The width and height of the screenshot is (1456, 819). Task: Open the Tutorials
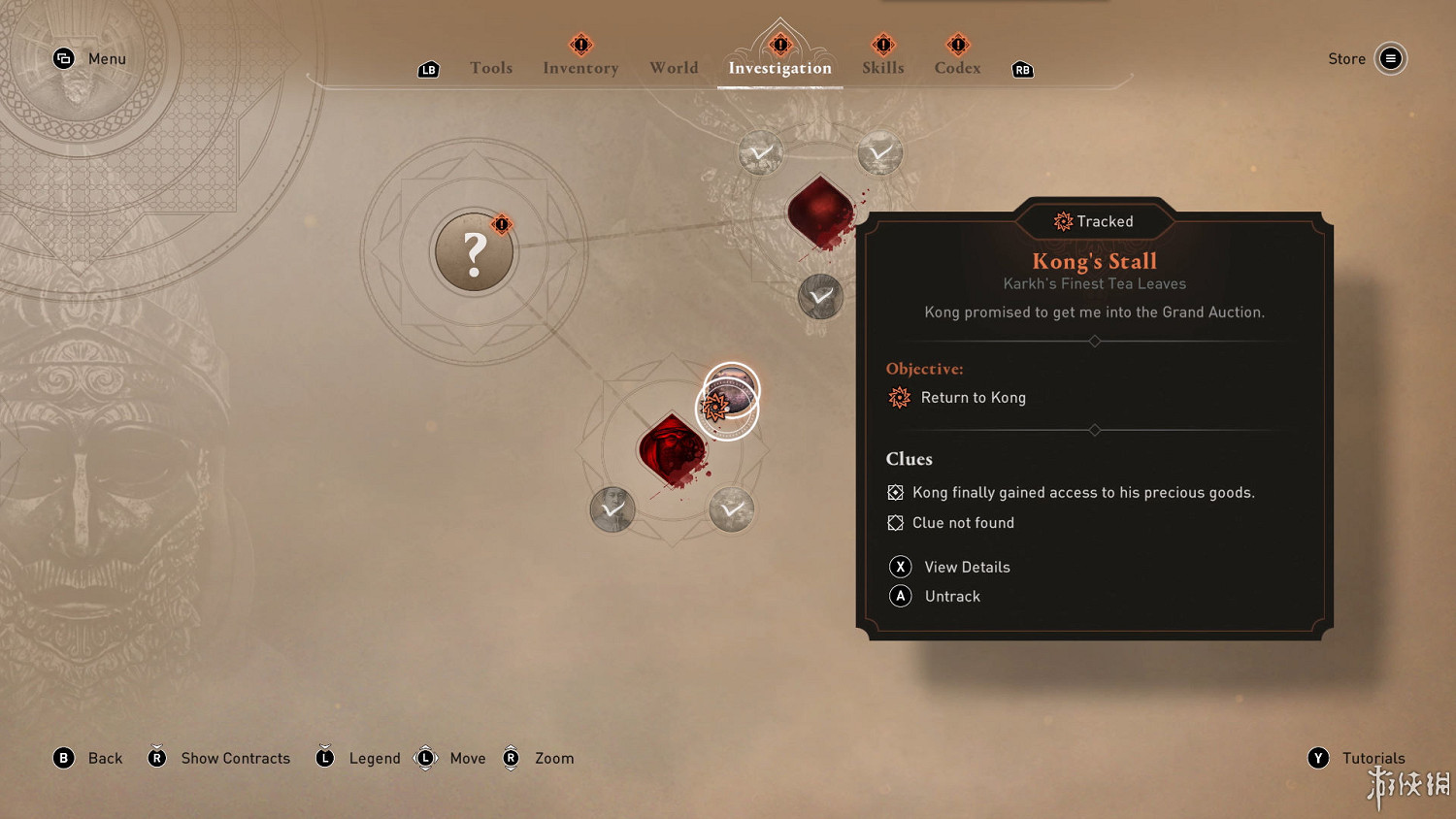(1373, 758)
